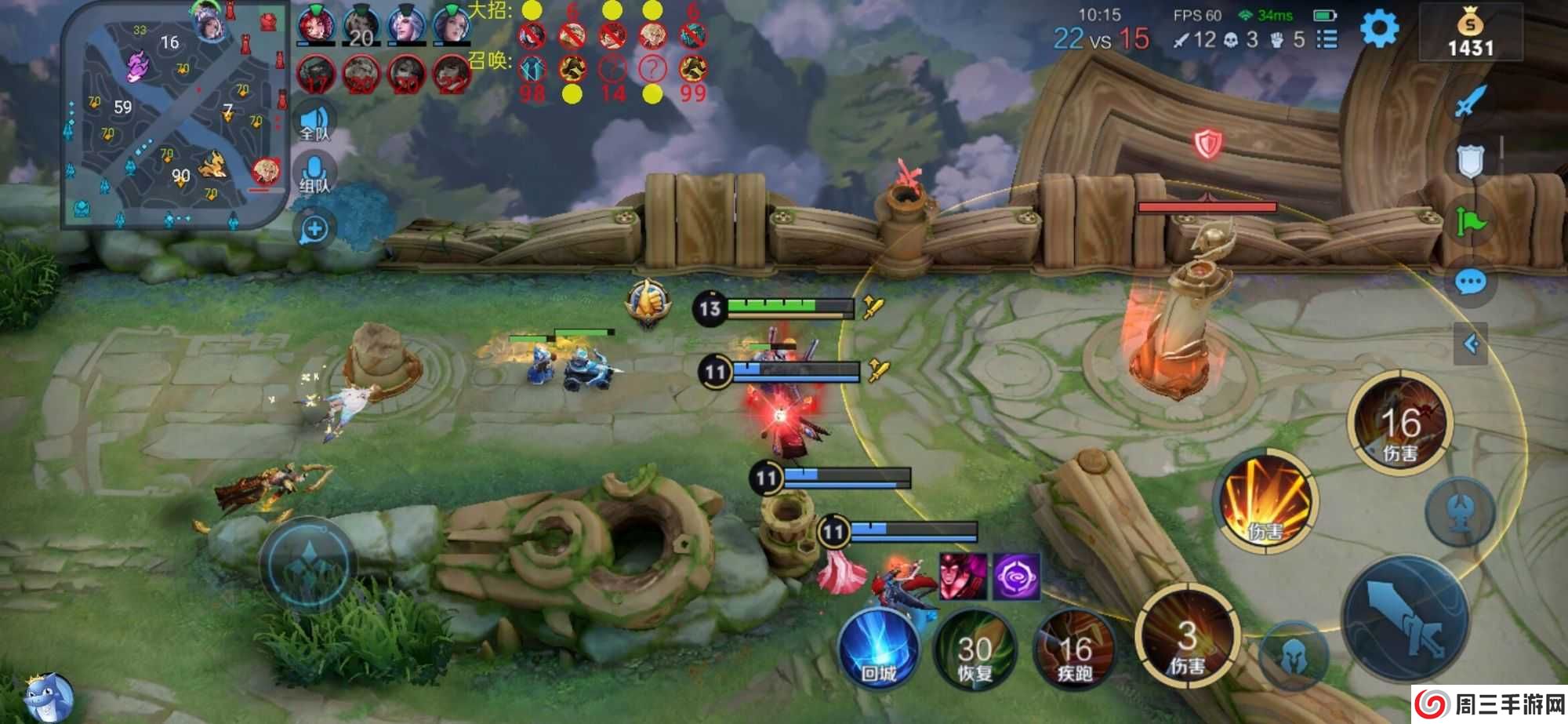Collapse the signal panel with arrow
The image size is (1568, 724).
1471,344
